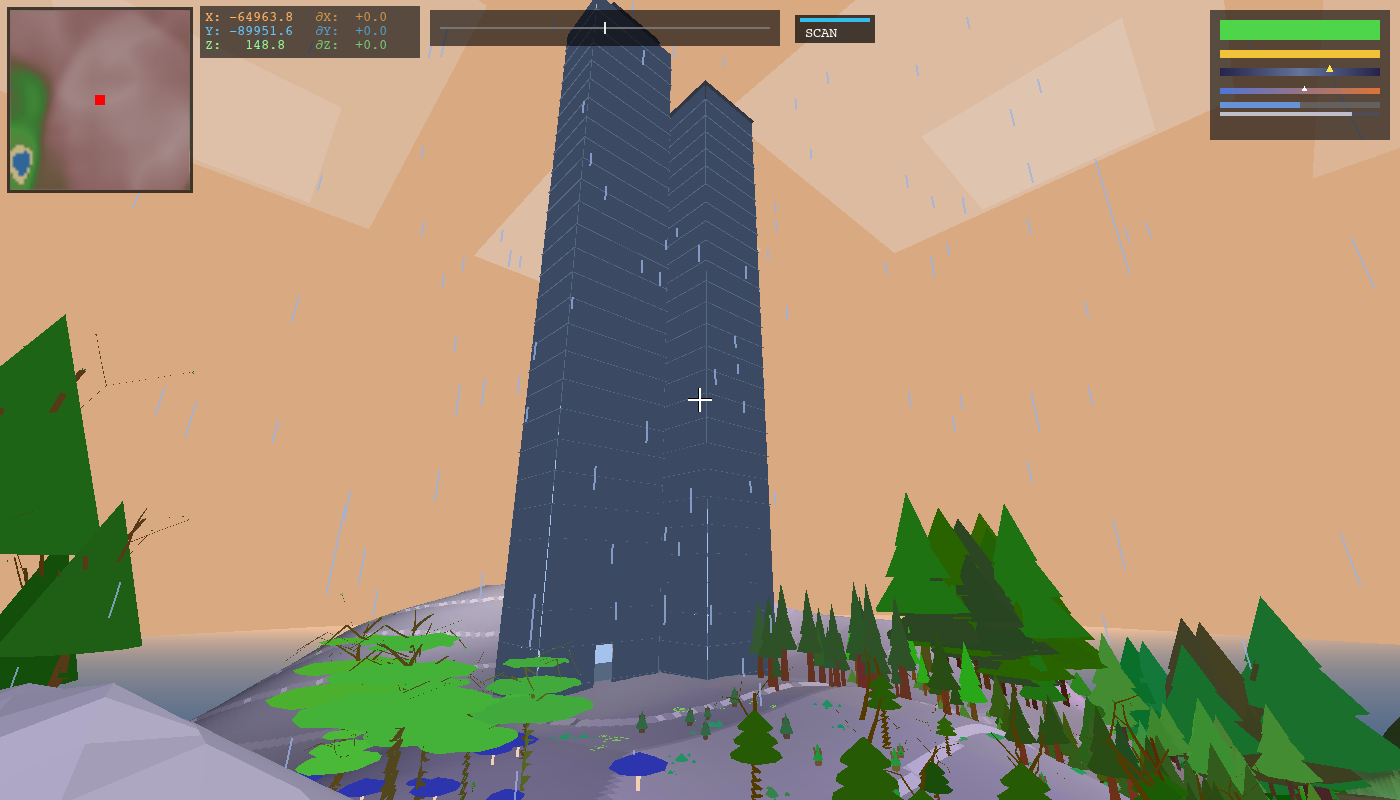
Task: Click the white progress bar at panel bottom
Action: tap(1285, 114)
